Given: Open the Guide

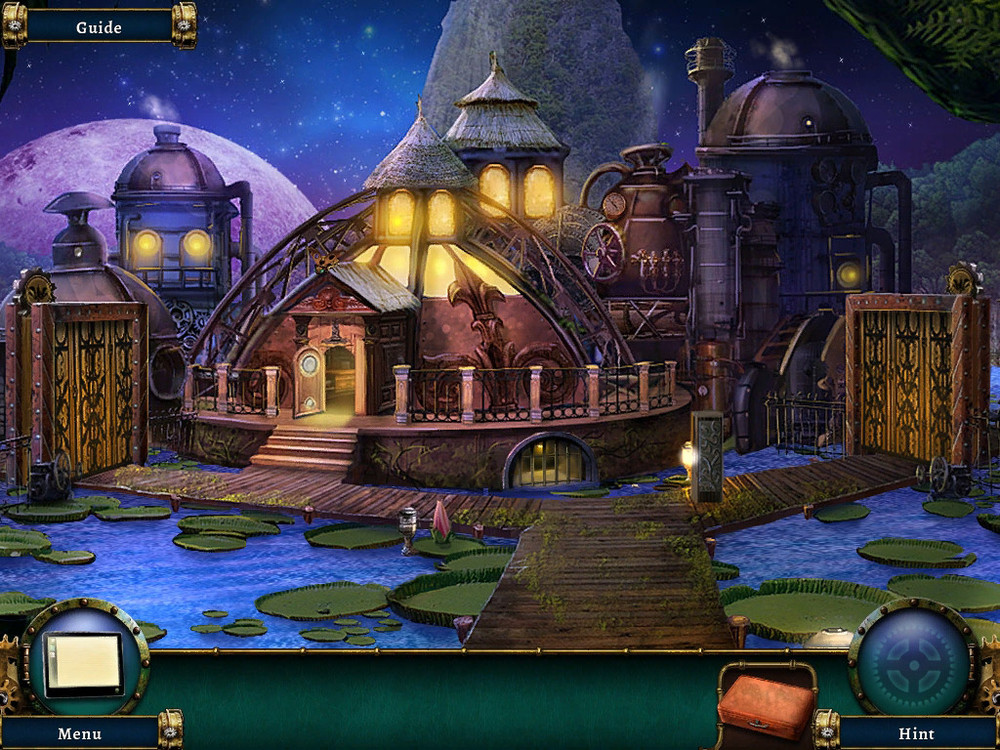Looking at the screenshot, I should coord(98,27).
